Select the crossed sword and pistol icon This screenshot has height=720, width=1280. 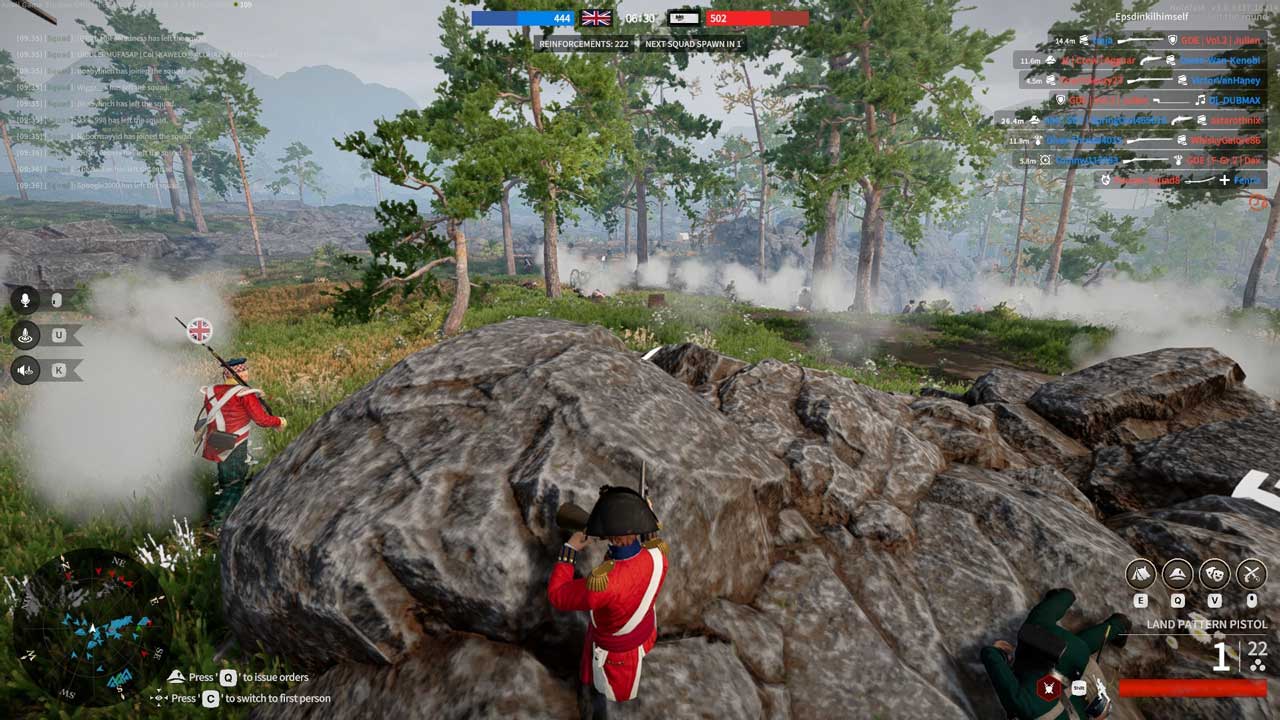(x=1251, y=574)
